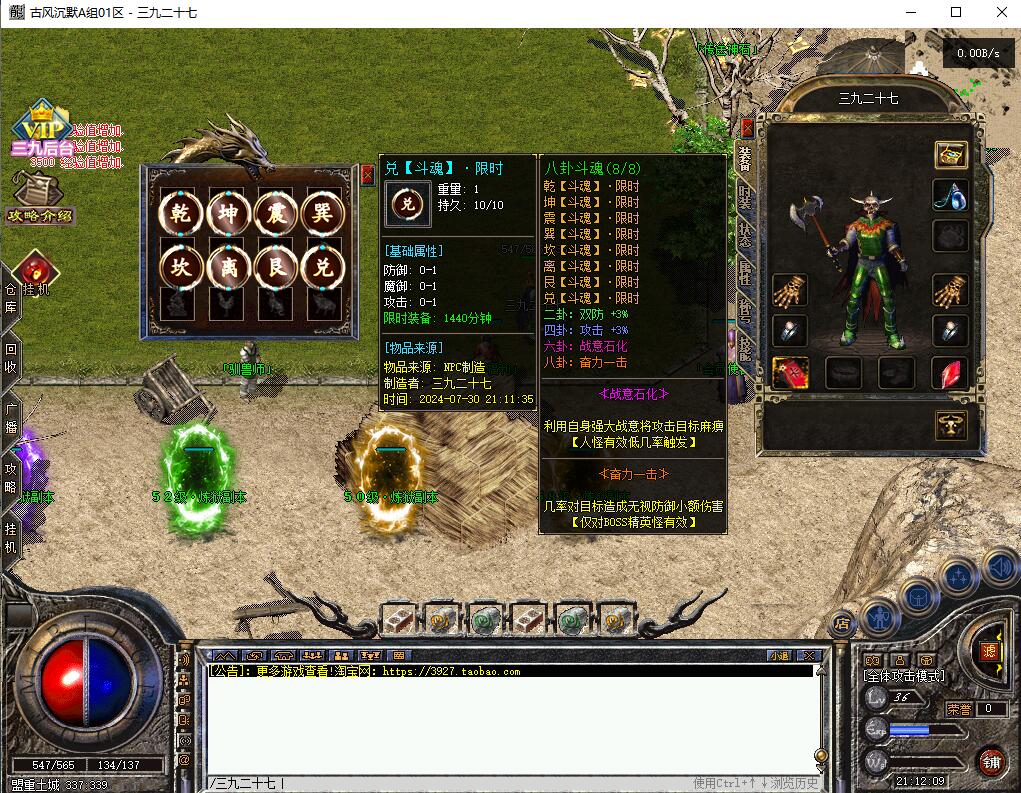1021x793 pixels.
Task: Open the VIP menu icon
Action: (41, 125)
